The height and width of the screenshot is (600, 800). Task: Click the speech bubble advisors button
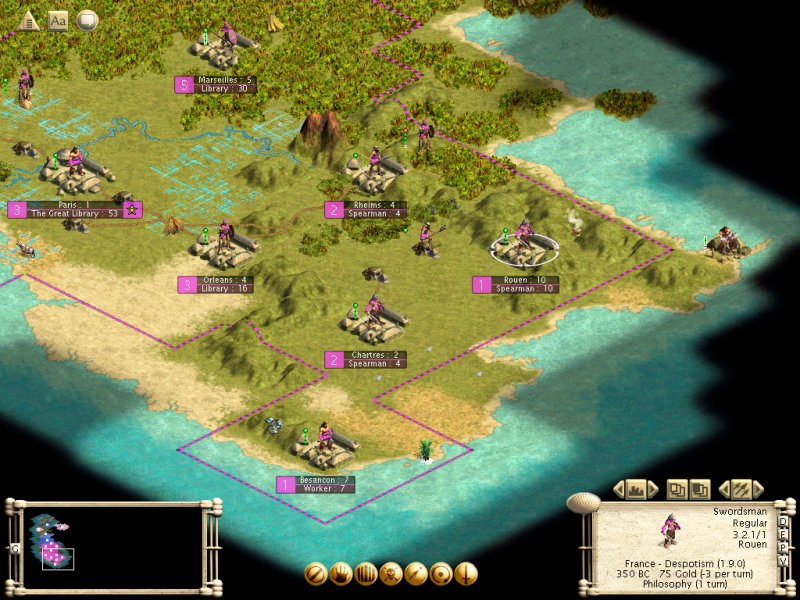87,19
